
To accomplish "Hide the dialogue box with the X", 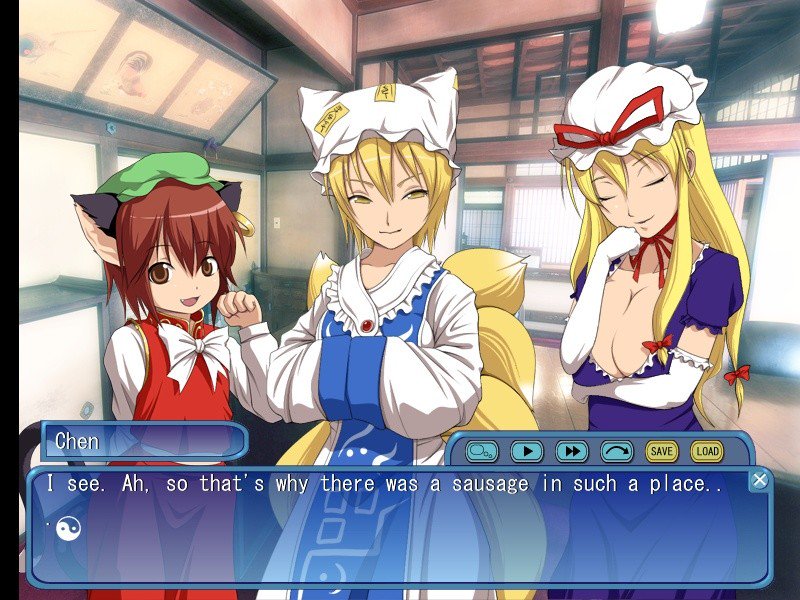I will (760, 480).
